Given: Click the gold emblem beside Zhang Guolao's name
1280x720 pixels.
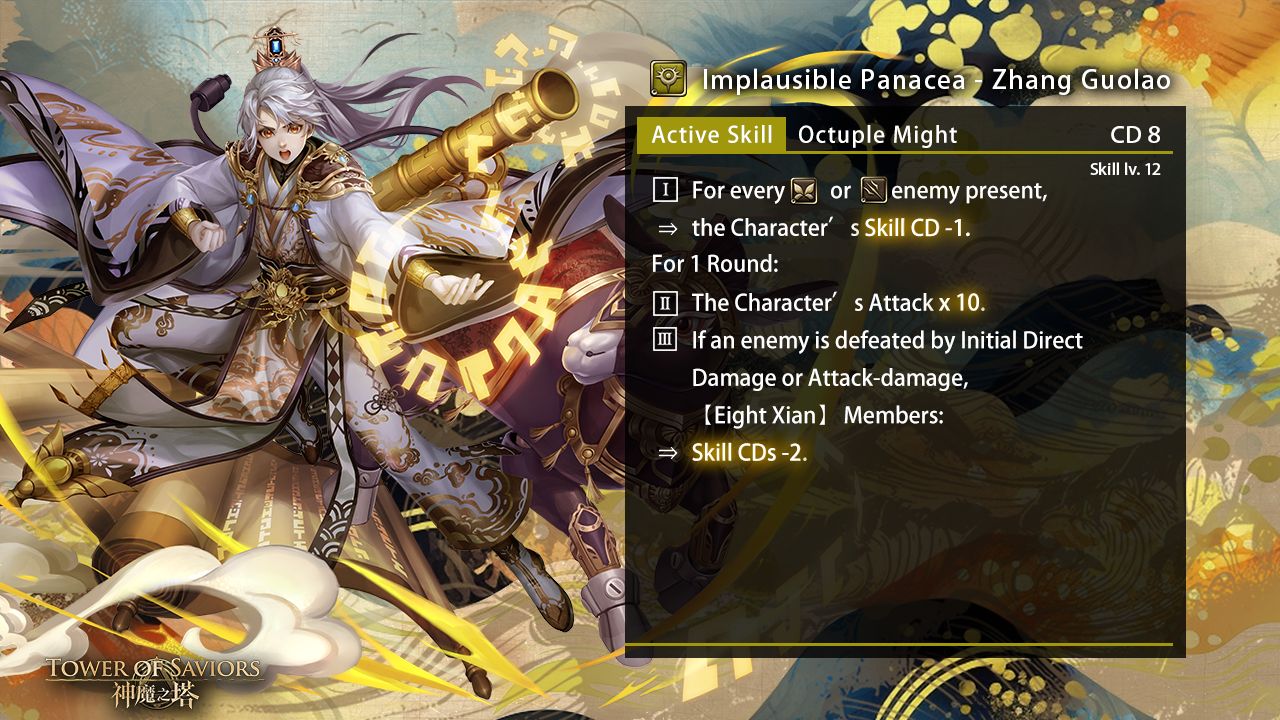Looking at the screenshot, I should click(x=668, y=79).
